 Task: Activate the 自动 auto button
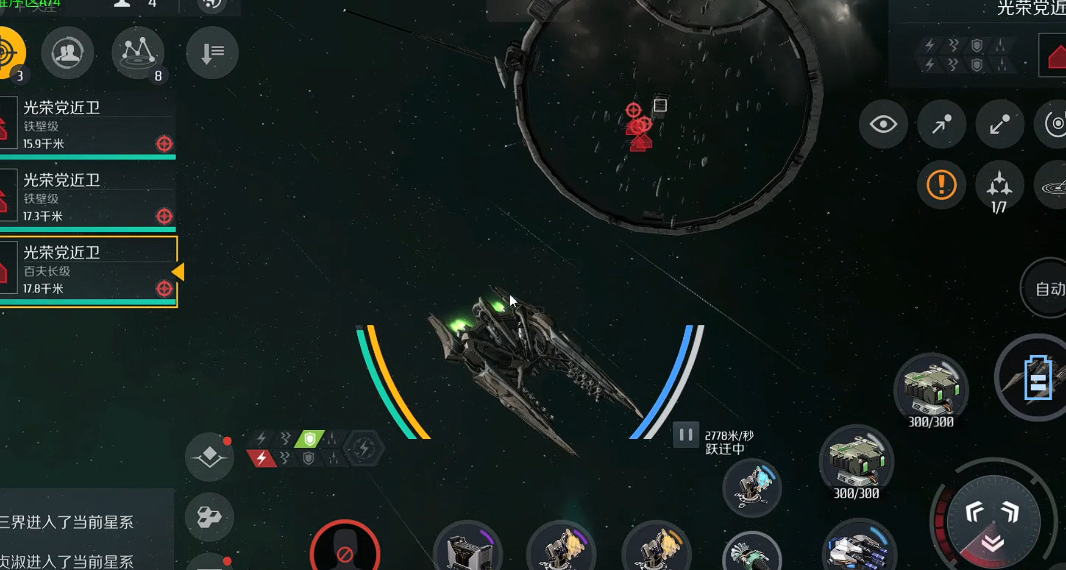pyautogui.click(x=1047, y=289)
